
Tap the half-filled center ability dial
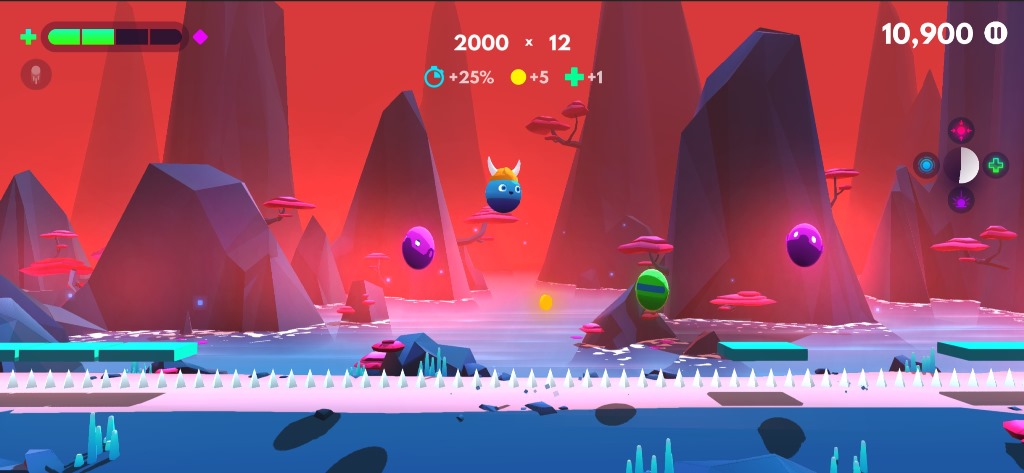click(x=961, y=165)
